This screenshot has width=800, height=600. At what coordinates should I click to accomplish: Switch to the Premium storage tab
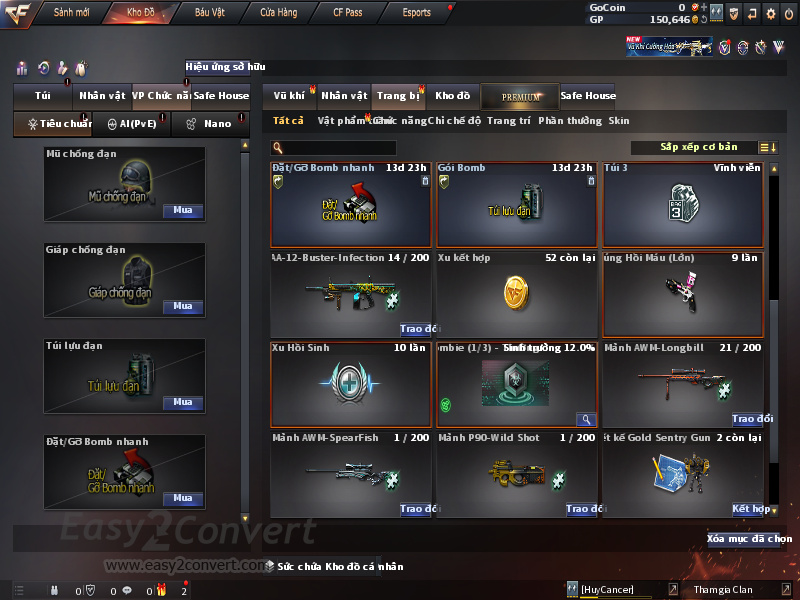pos(520,96)
